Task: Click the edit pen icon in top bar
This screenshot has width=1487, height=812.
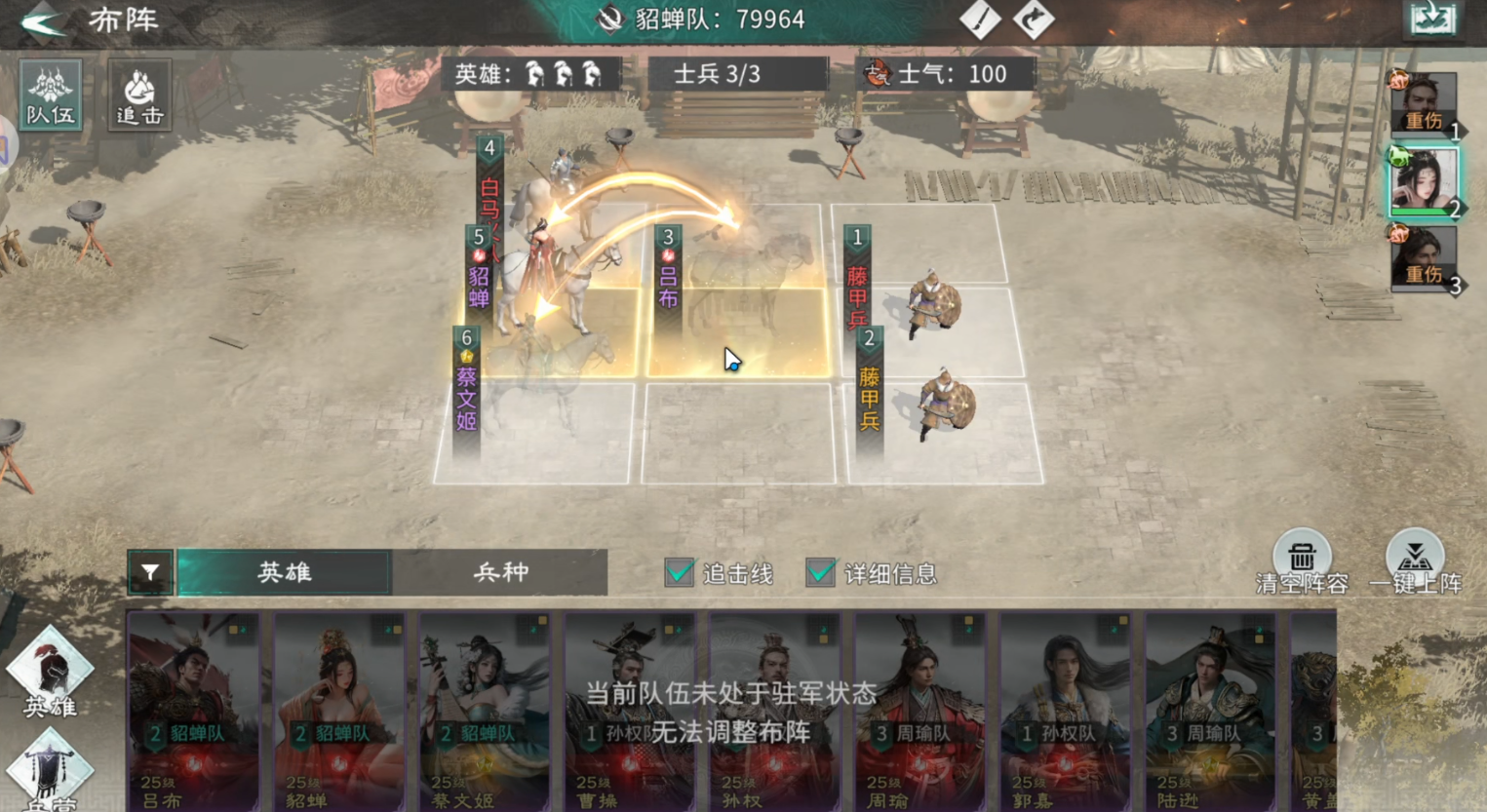Action: [980, 19]
